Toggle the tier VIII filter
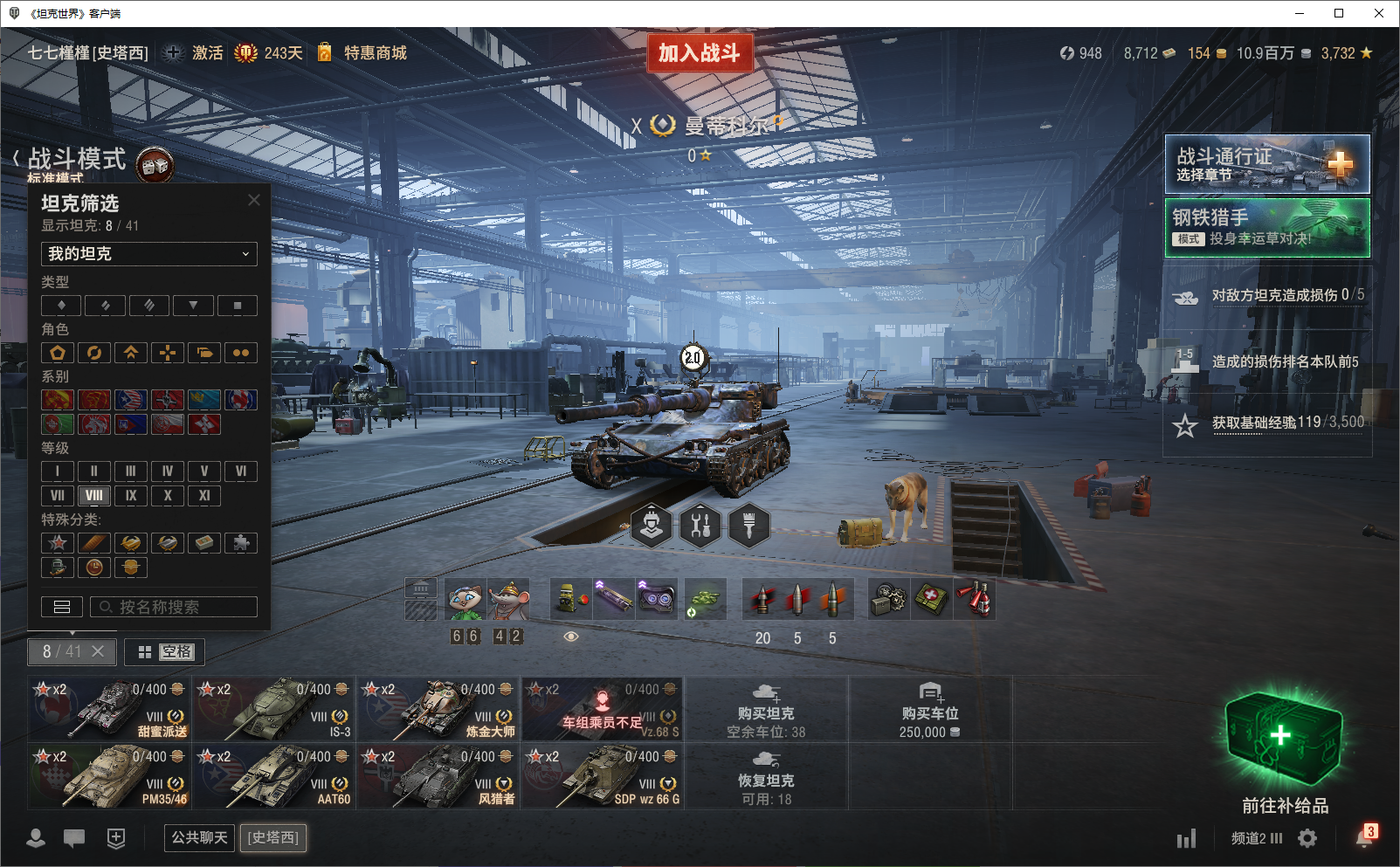 [x=94, y=496]
